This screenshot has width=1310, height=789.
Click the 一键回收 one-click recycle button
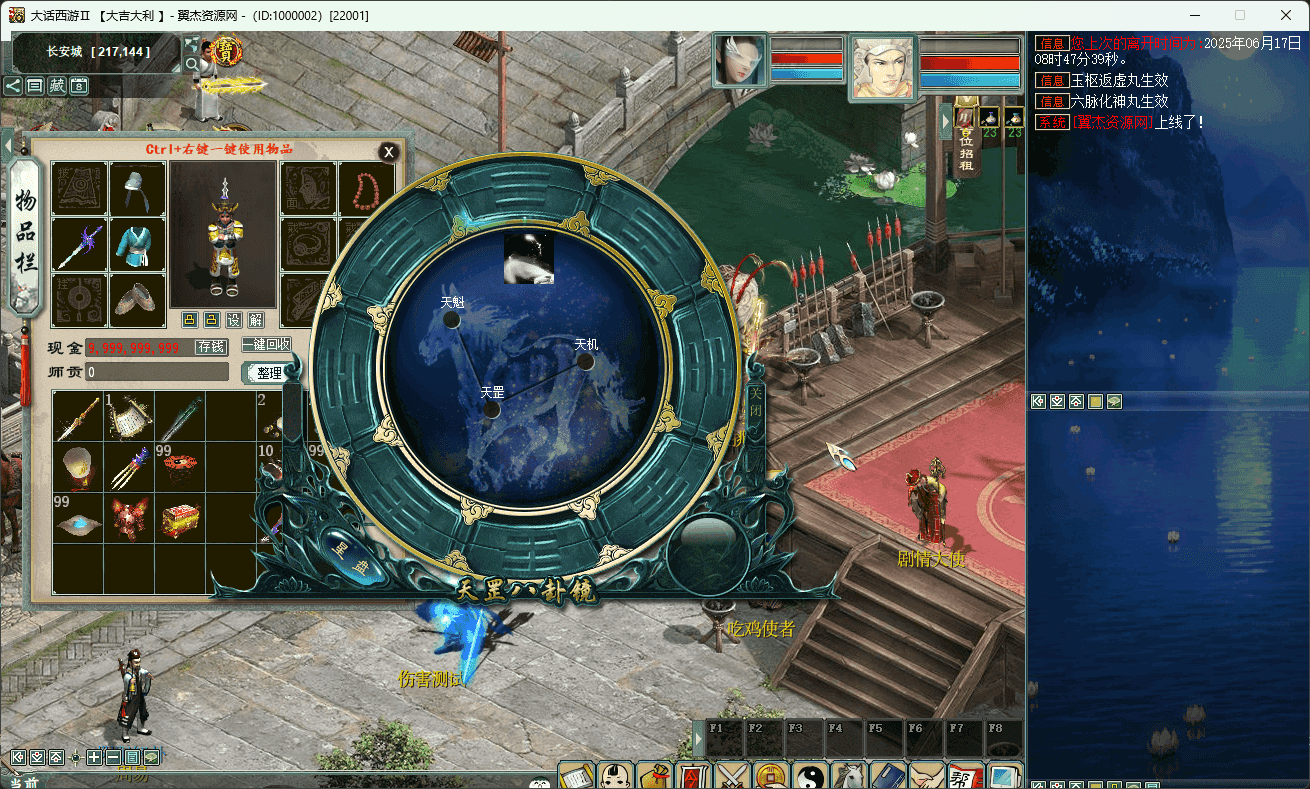(268, 345)
